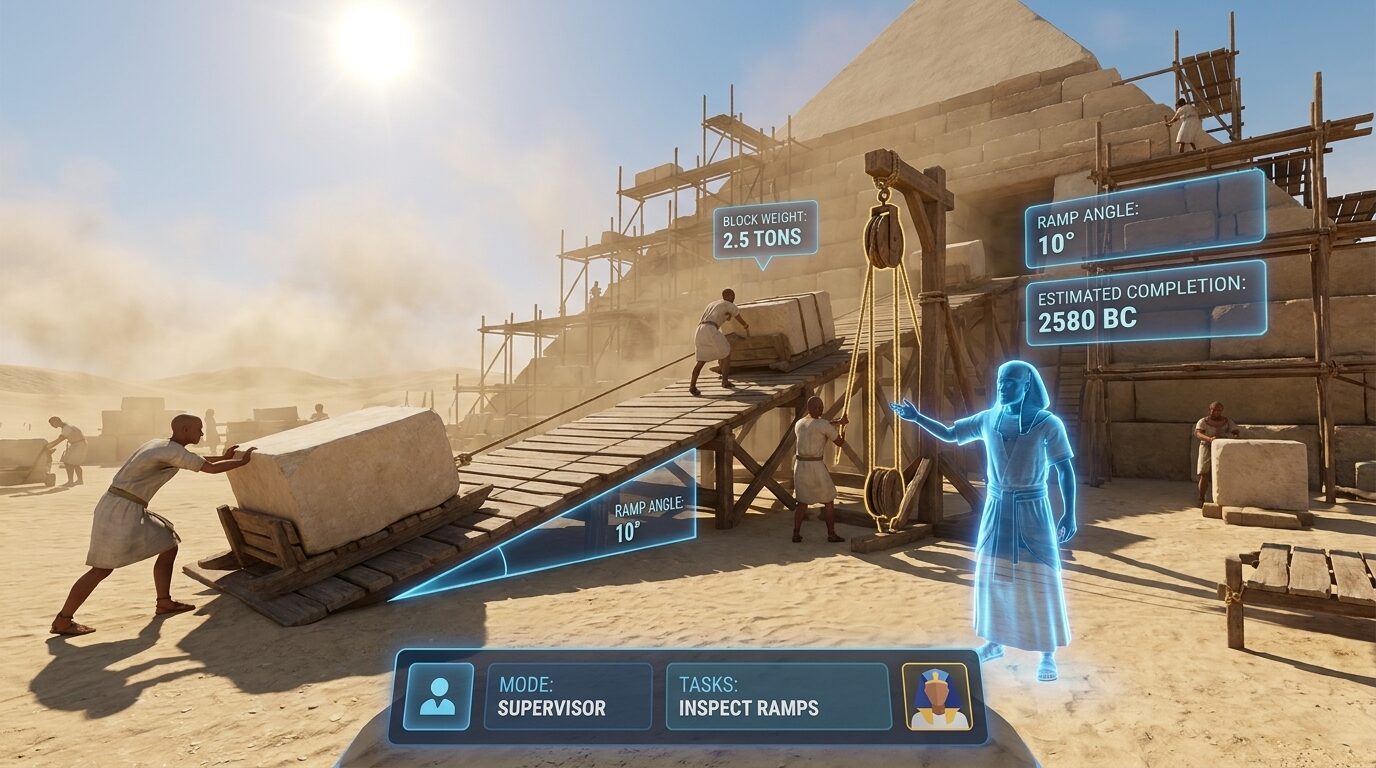Select the Mode: Supervisor panel

tap(567, 696)
